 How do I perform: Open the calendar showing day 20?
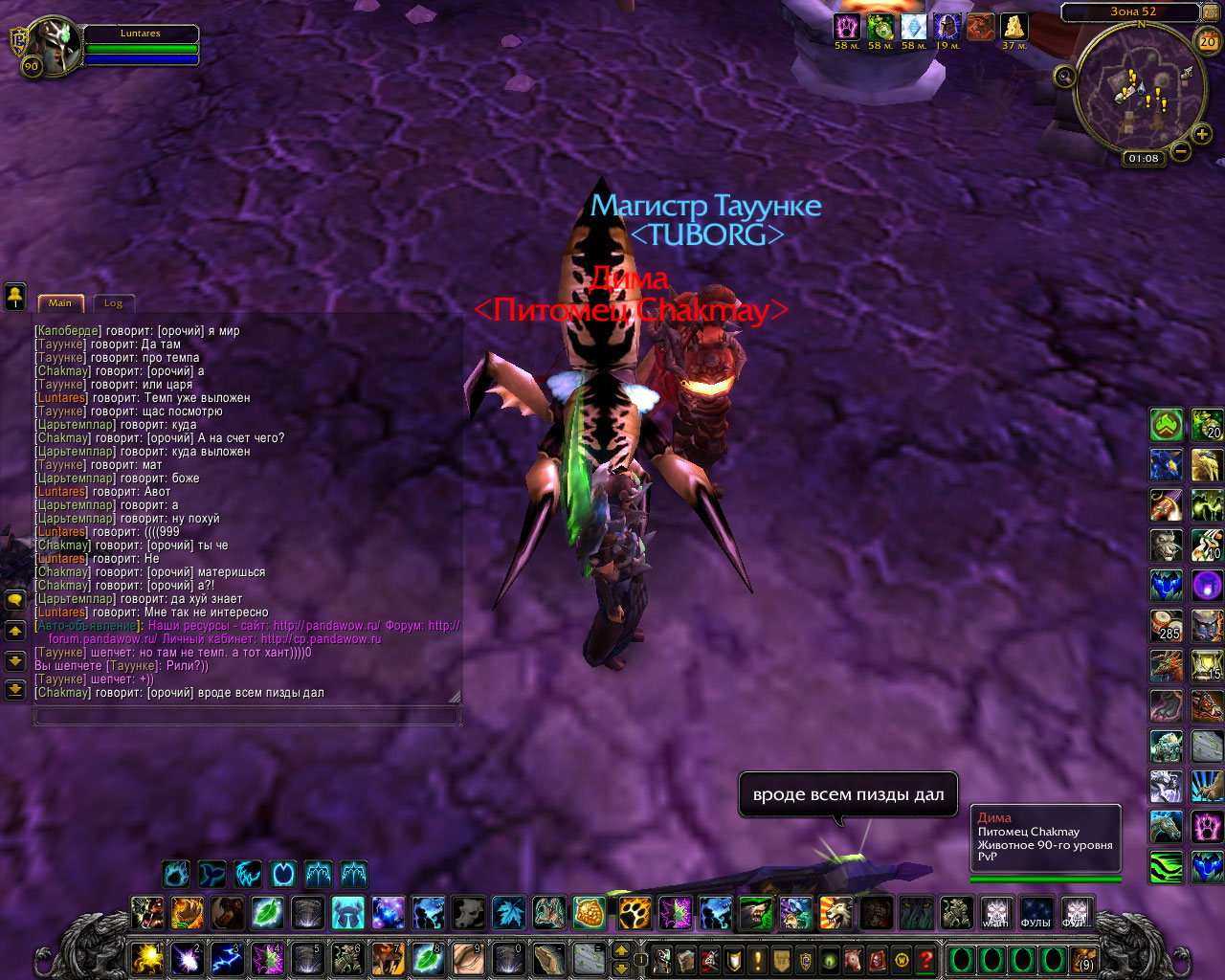click(1208, 40)
